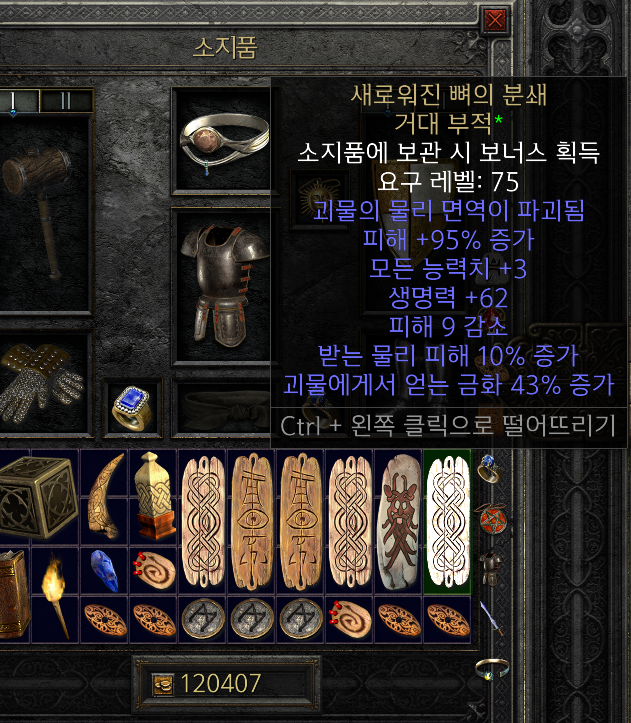Pick up the blue jewel

[x=105, y=571]
